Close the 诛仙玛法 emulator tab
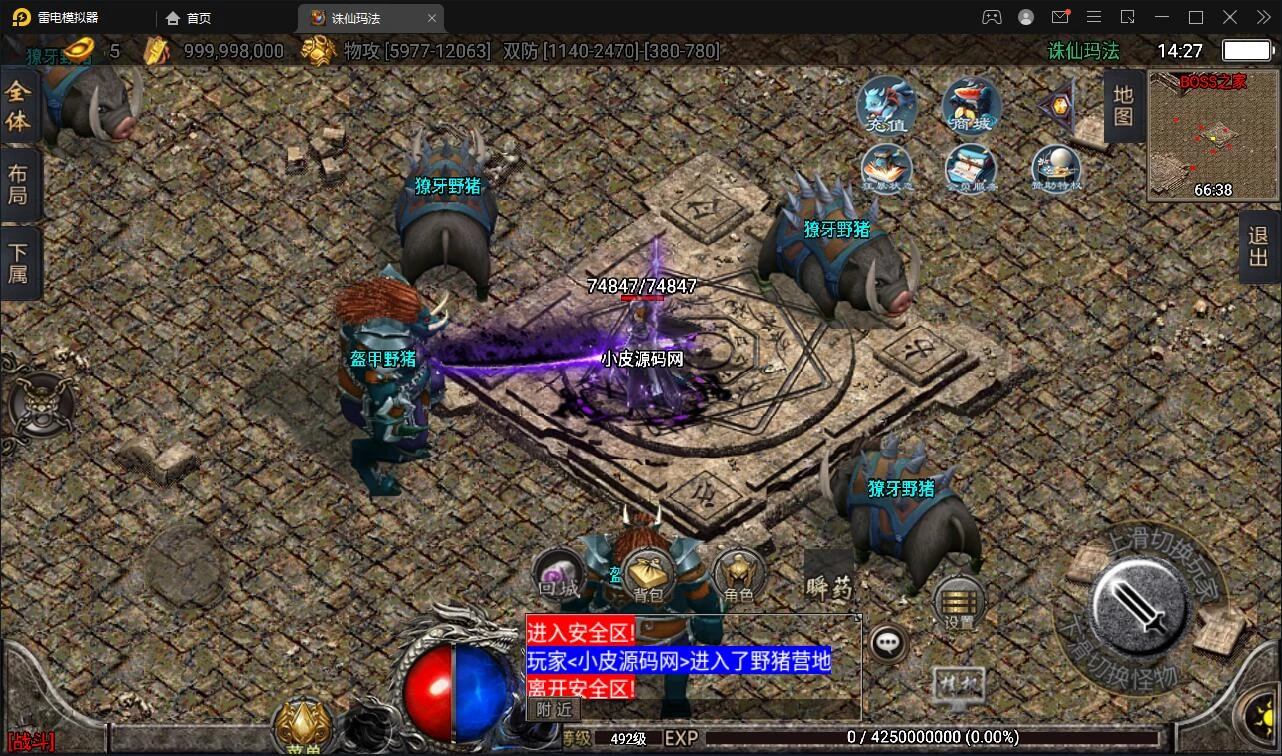 (432, 18)
